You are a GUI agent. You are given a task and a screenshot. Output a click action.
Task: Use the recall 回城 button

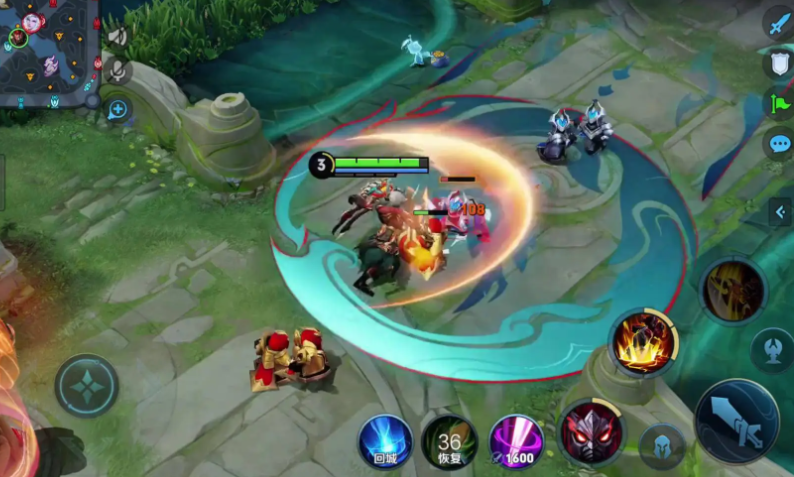(x=385, y=441)
